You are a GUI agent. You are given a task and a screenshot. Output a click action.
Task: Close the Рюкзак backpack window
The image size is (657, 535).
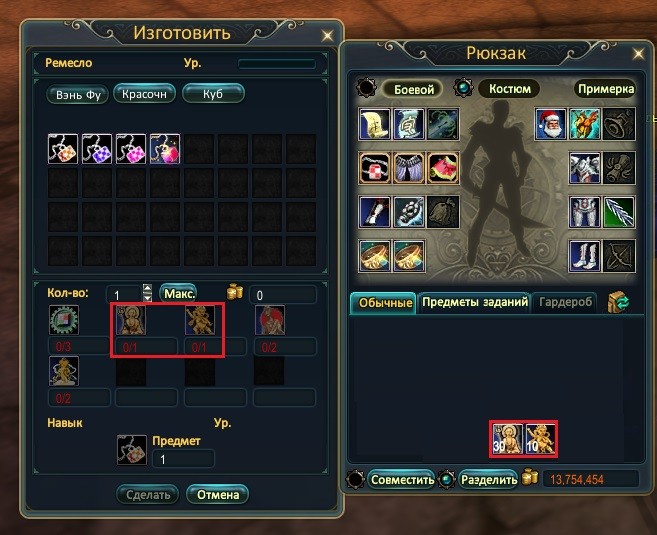pyautogui.click(x=643, y=55)
